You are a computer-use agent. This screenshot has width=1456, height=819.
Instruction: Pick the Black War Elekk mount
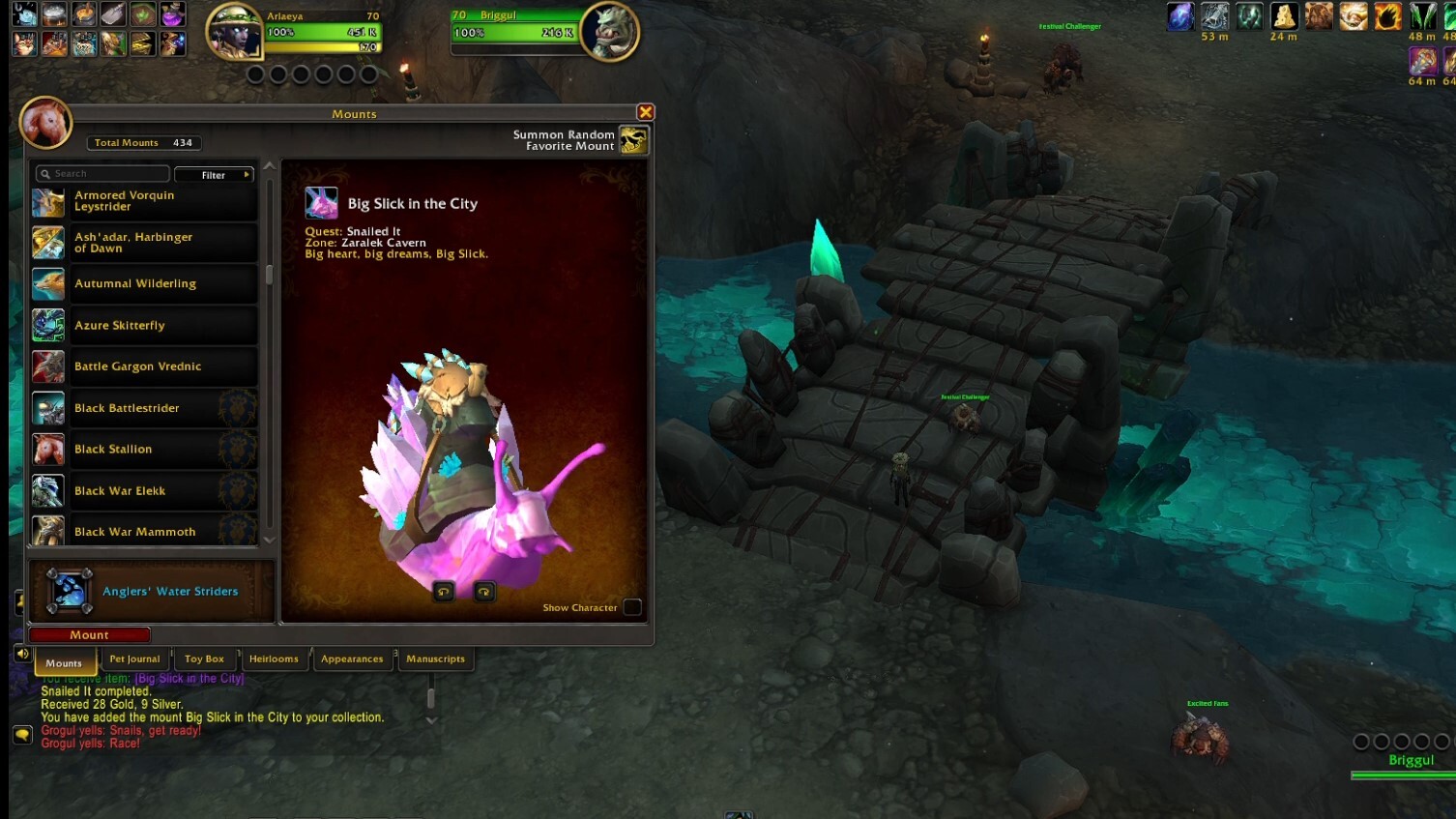pos(145,491)
